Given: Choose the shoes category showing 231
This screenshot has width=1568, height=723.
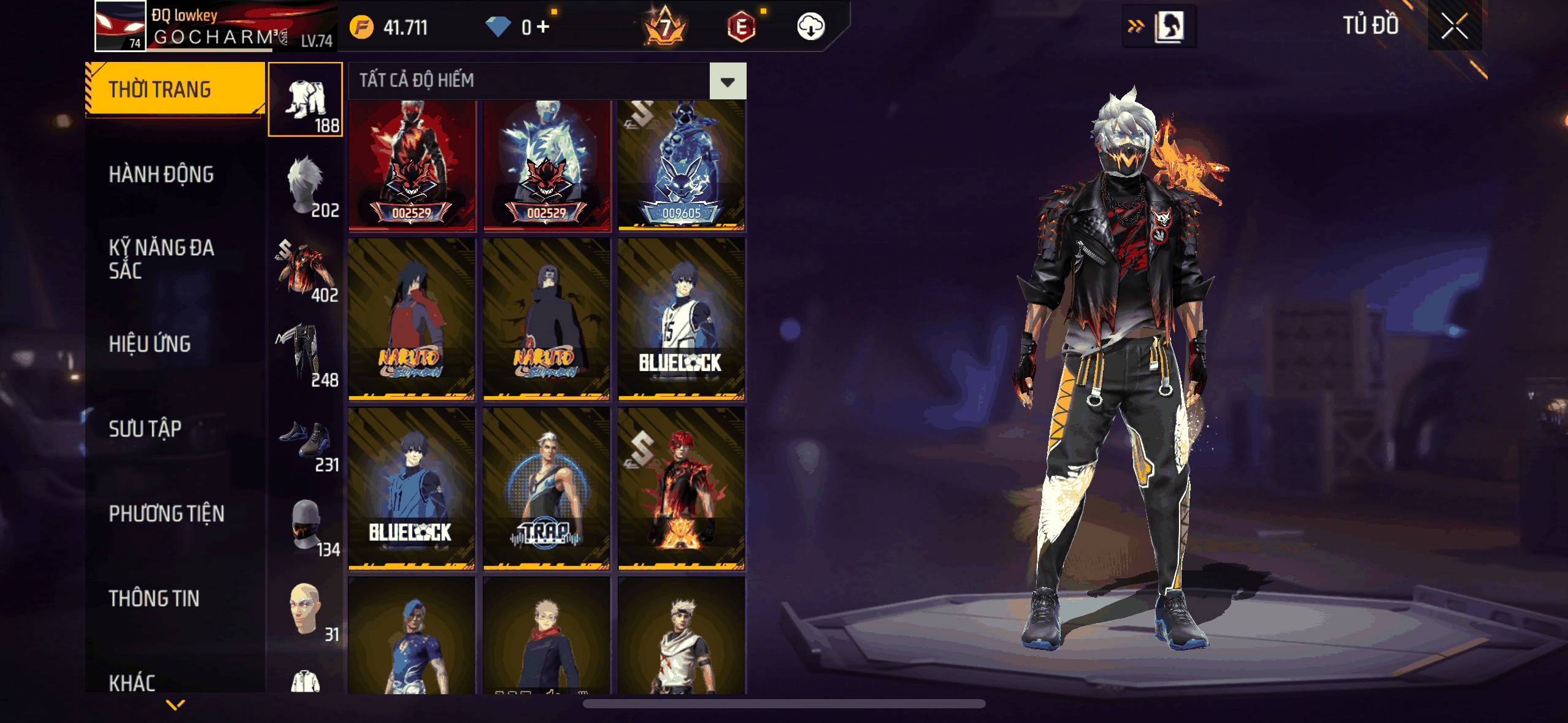Looking at the screenshot, I should pyautogui.click(x=306, y=439).
